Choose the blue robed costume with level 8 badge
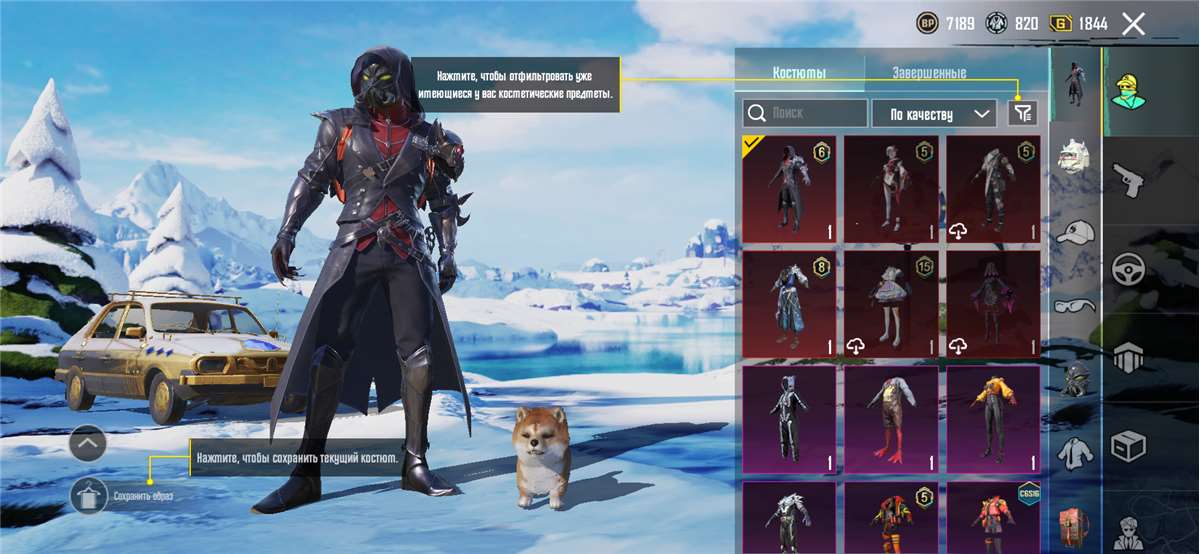1200x554 pixels. coord(789,303)
